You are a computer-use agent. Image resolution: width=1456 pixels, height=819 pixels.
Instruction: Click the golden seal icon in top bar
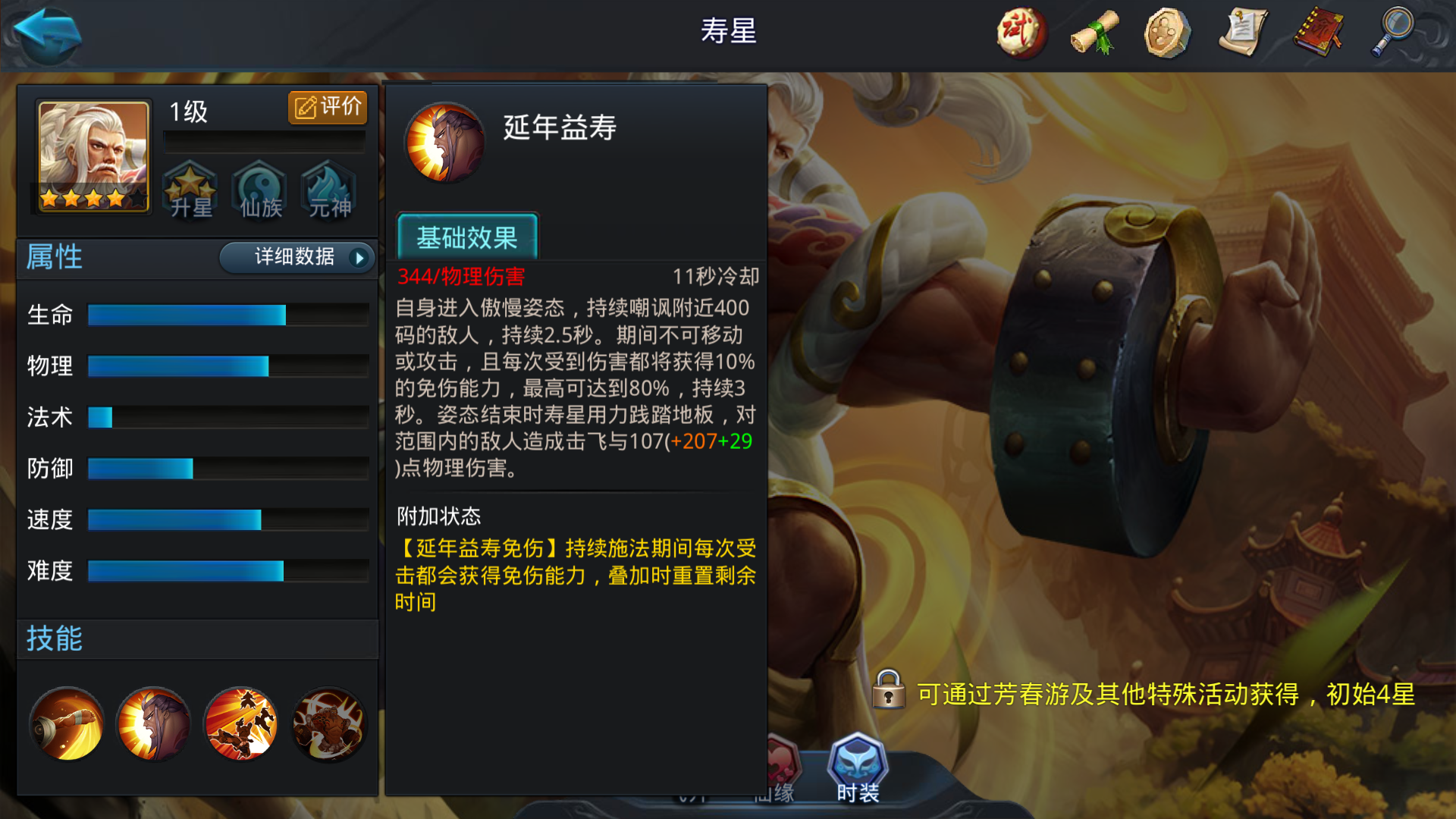1166,33
